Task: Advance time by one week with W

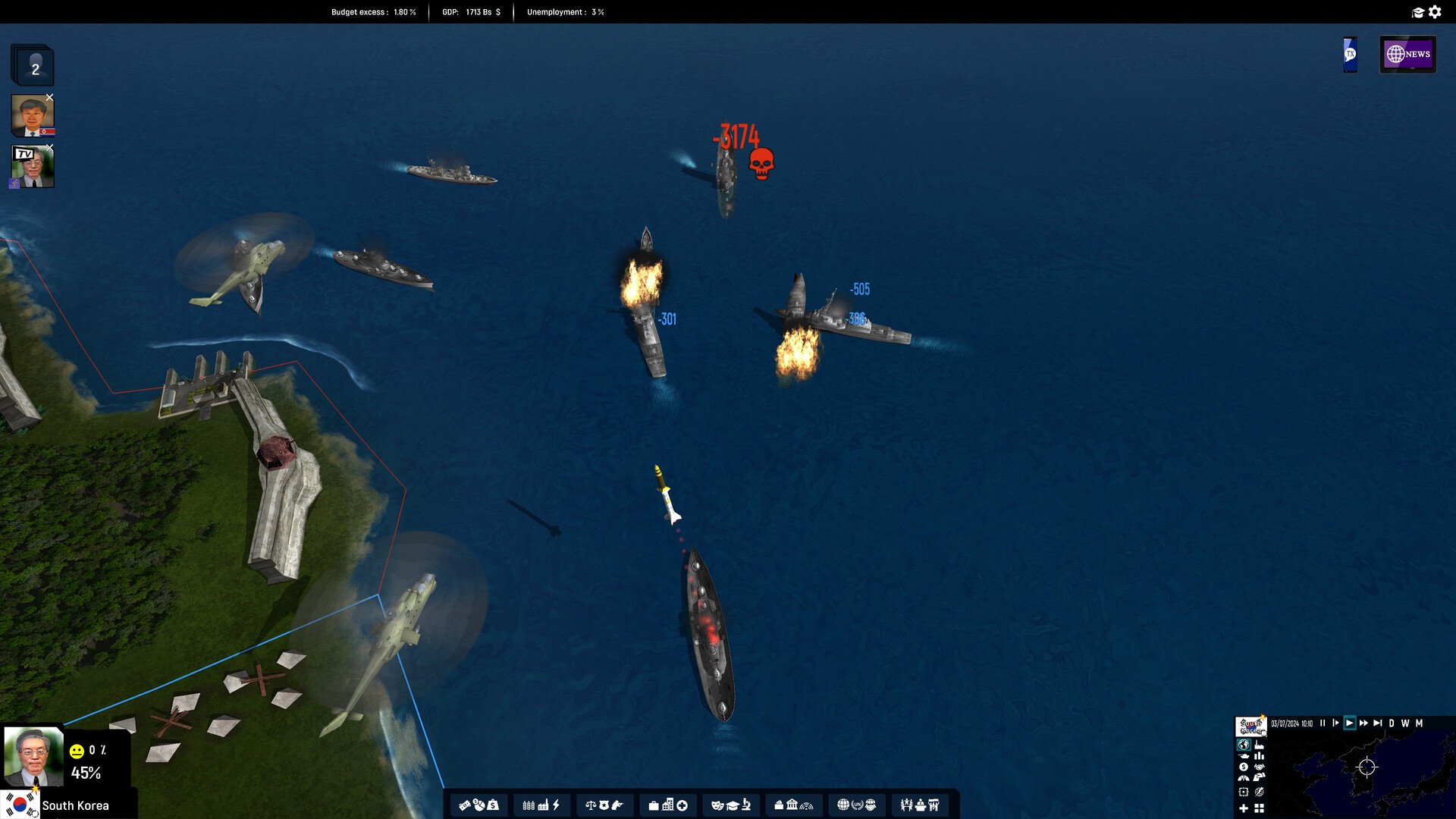Action: tap(1405, 723)
